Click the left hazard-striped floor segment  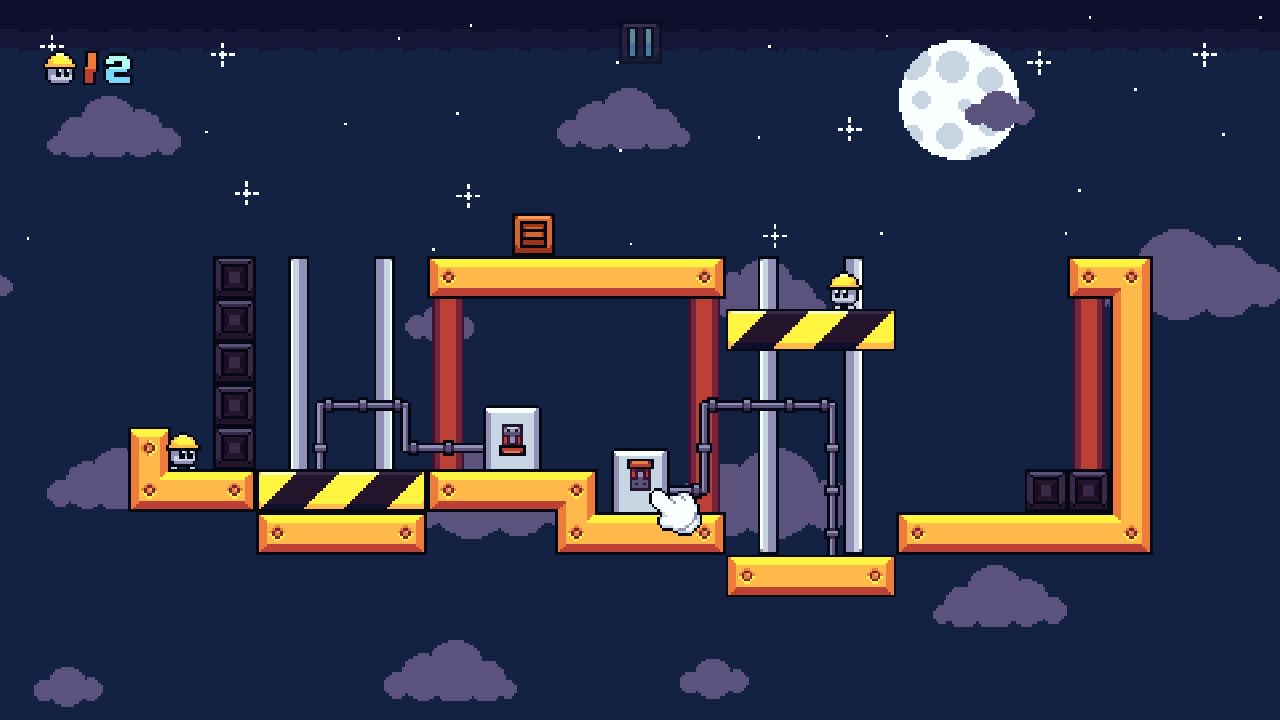pyautogui.click(x=341, y=489)
